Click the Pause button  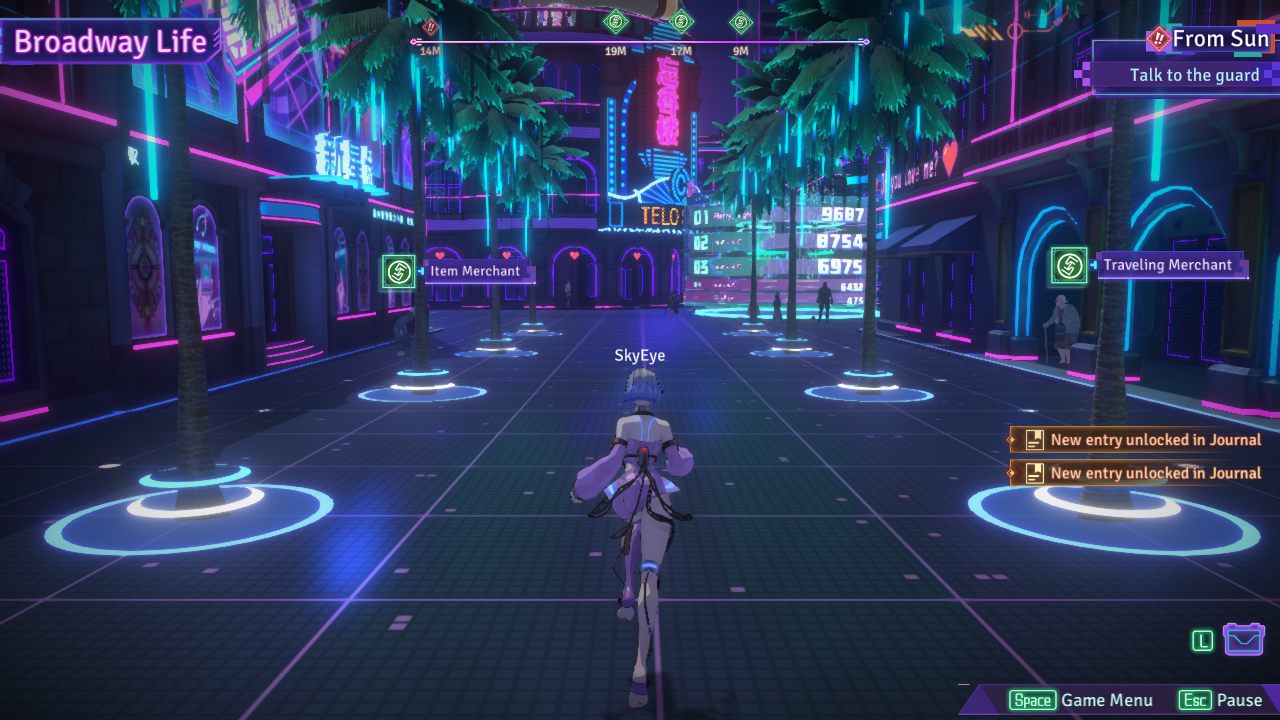click(x=1220, y=700)
